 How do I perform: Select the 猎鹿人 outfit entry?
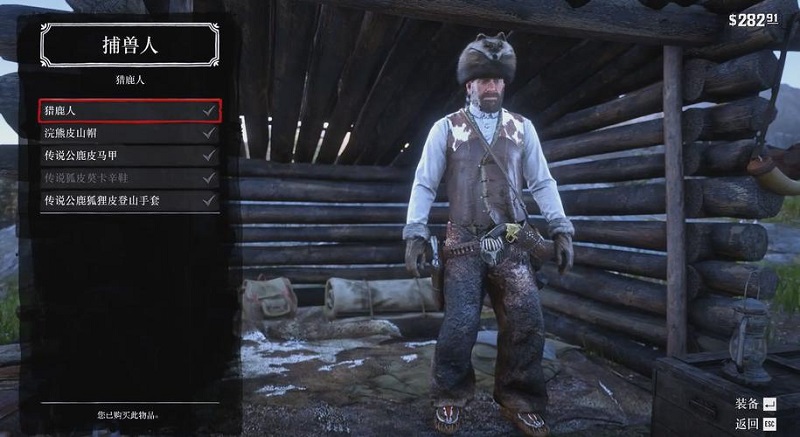(x=129, y=110)
